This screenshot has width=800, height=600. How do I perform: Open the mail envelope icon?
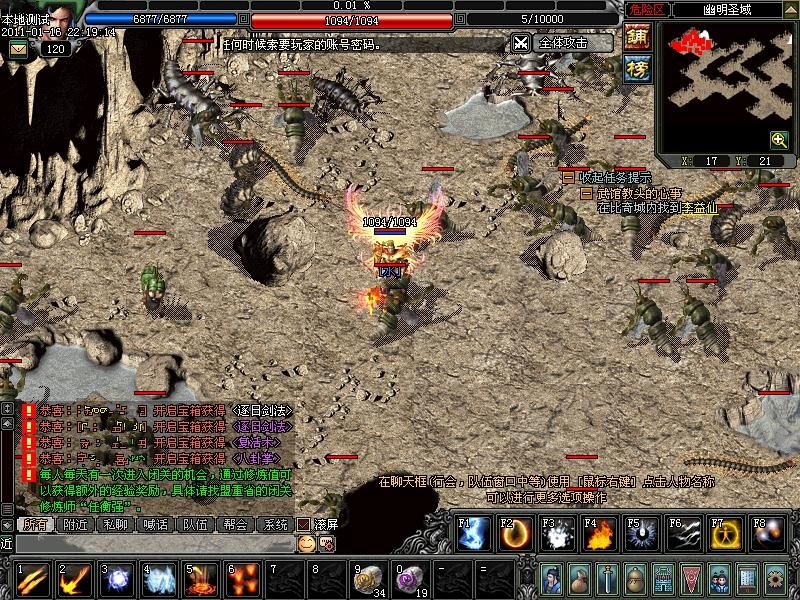click(x=19, y=49)
